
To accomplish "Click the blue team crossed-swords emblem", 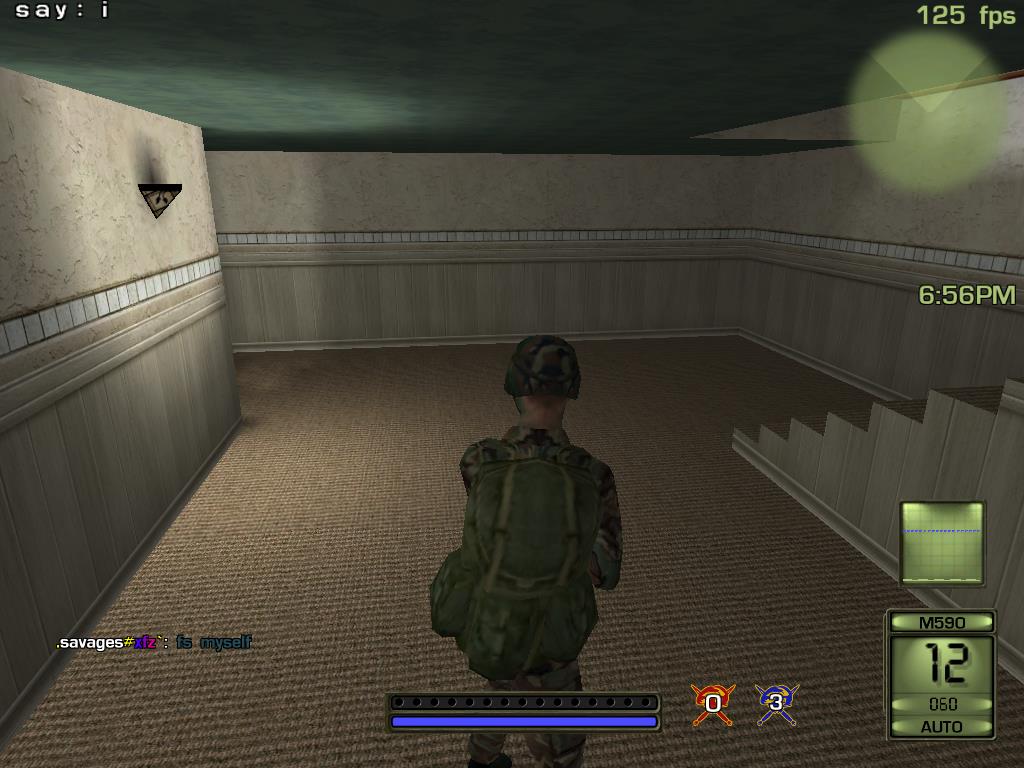I will [775, 704].
